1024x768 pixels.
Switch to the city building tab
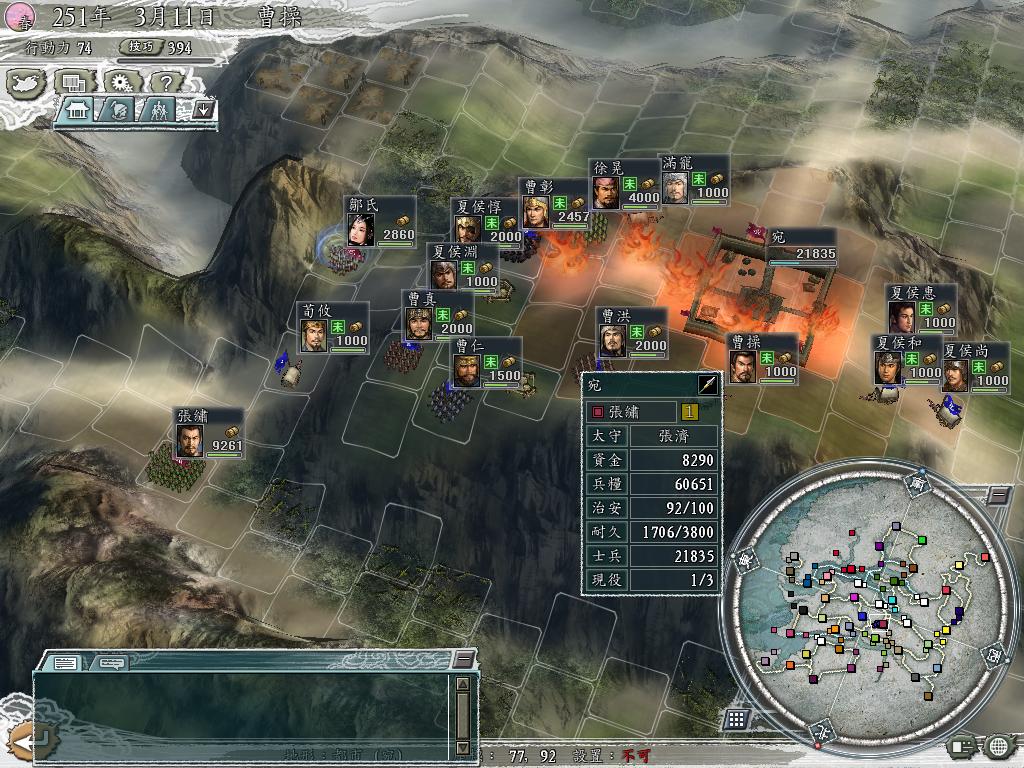tap(77, 109)
